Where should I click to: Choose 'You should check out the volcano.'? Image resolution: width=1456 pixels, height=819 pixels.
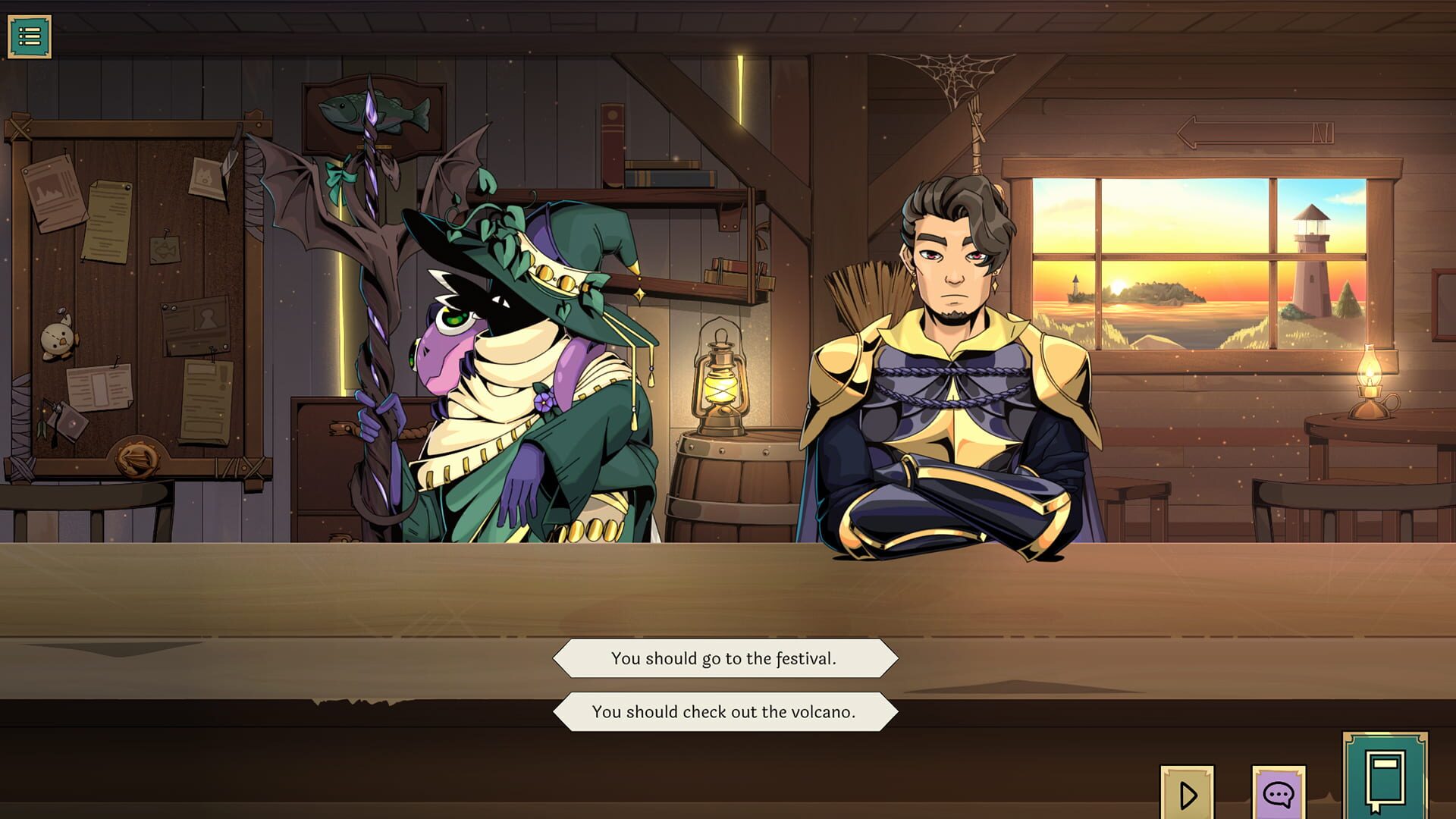point(724,711)
